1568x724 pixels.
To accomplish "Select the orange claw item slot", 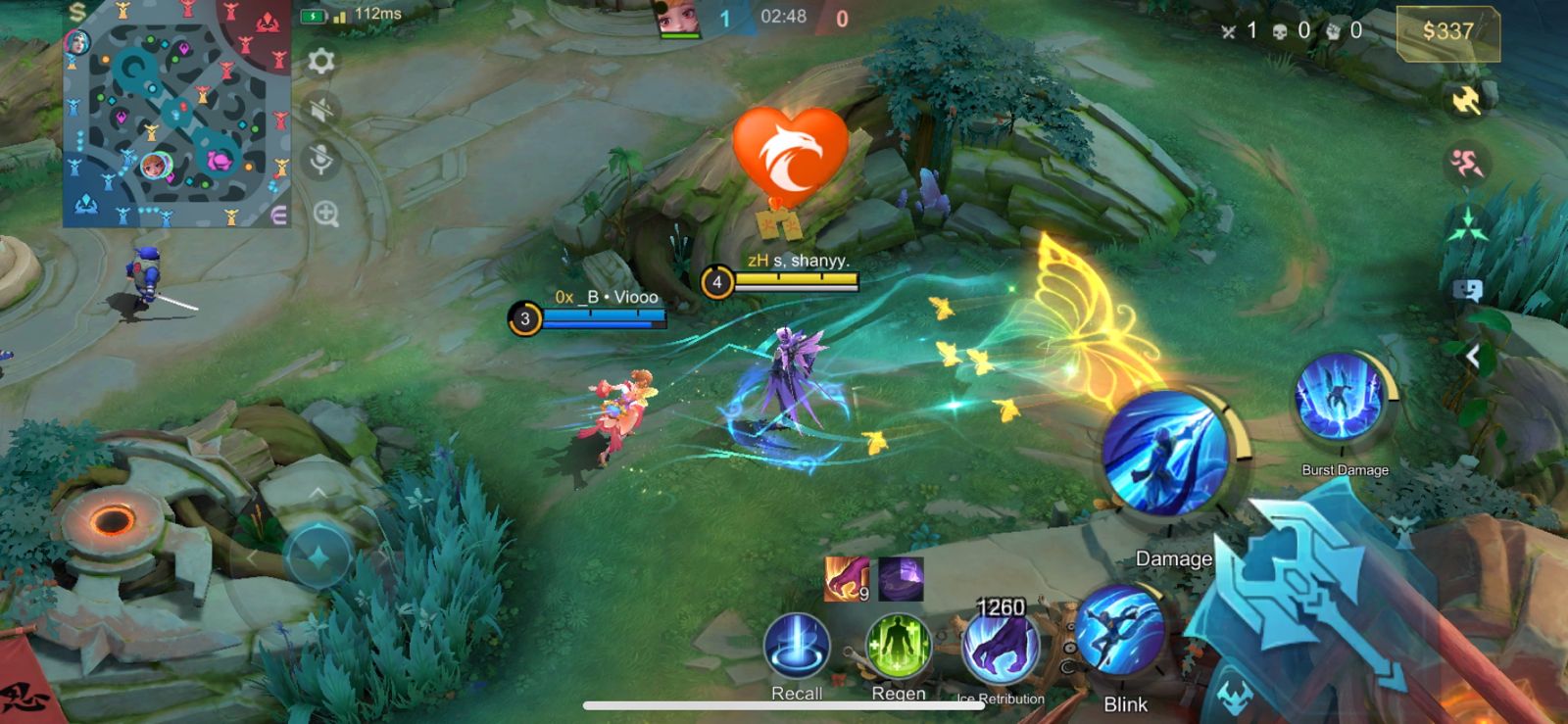I will tap(846, 578).
